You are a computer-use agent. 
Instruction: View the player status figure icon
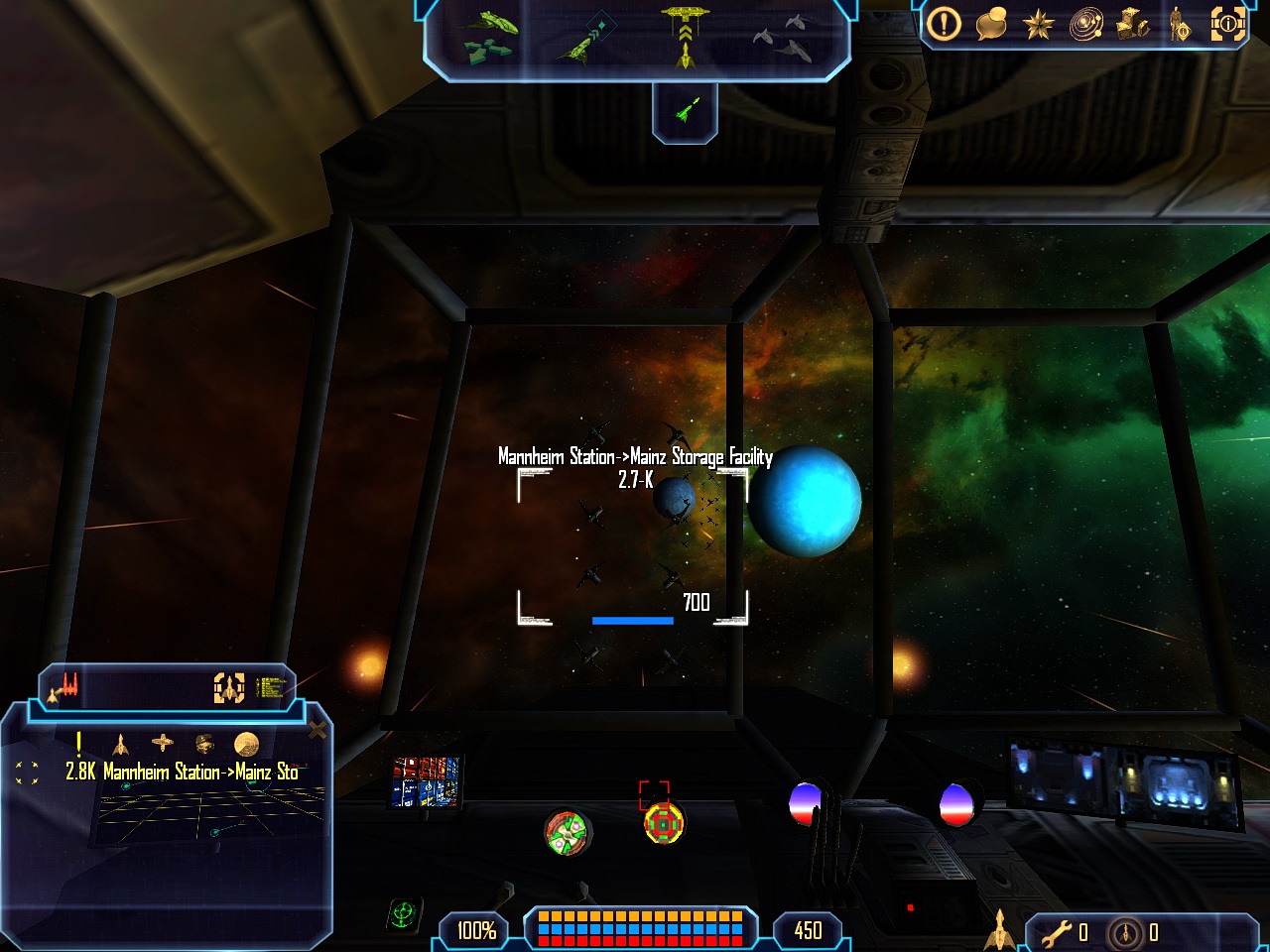coord(1179,24)
